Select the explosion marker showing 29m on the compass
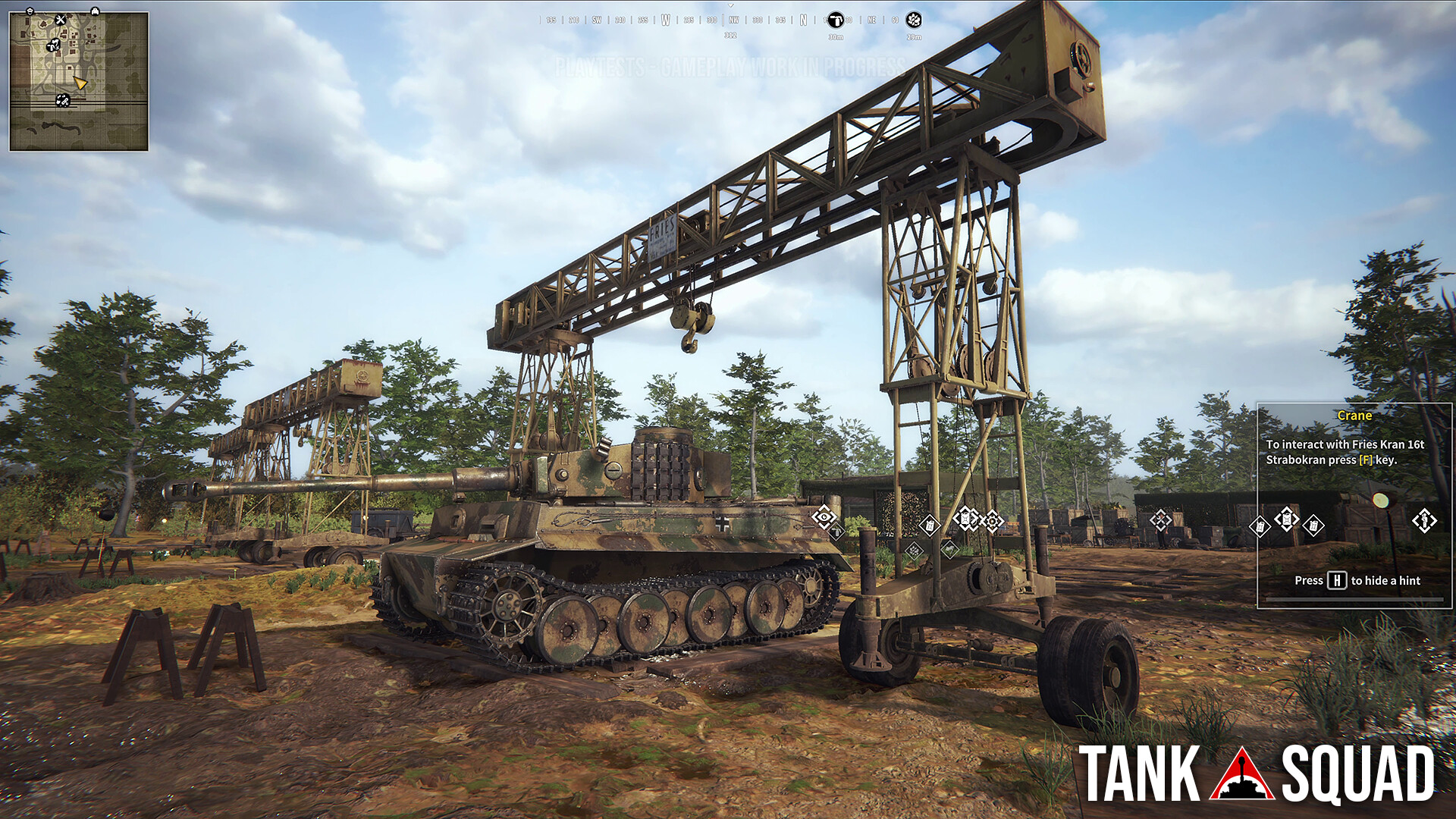 click(x=913, y=20)
